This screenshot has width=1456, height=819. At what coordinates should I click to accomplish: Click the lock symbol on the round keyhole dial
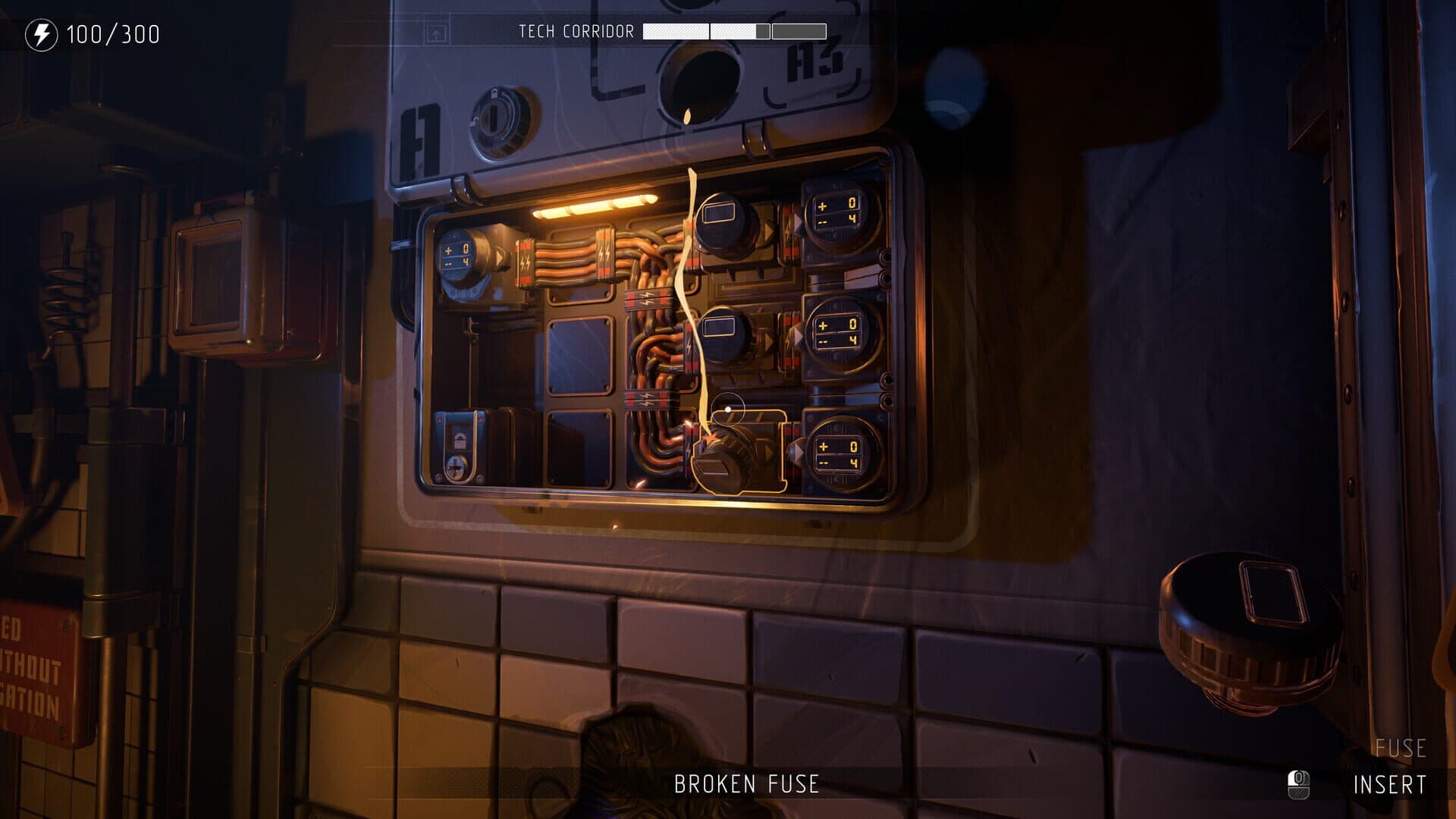[x=494, y=93]
